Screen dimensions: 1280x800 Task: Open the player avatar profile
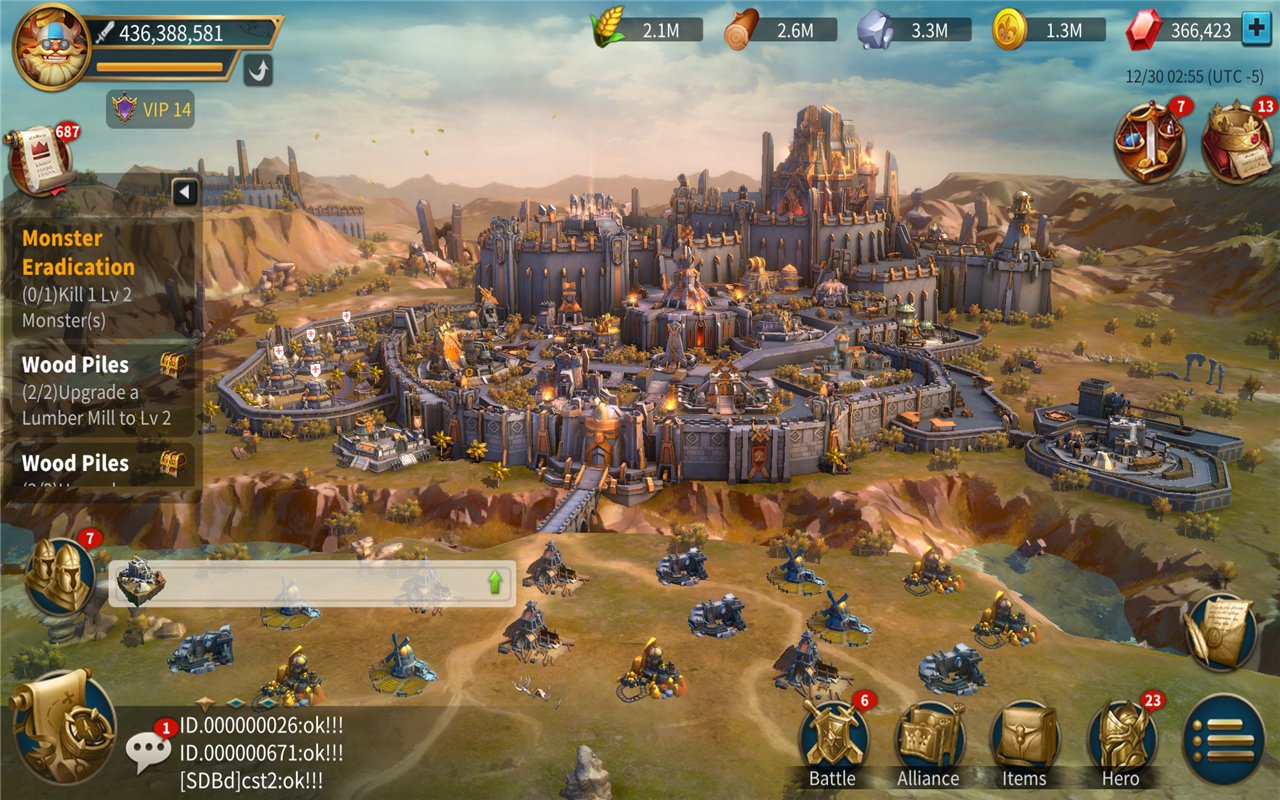(52, 47)
